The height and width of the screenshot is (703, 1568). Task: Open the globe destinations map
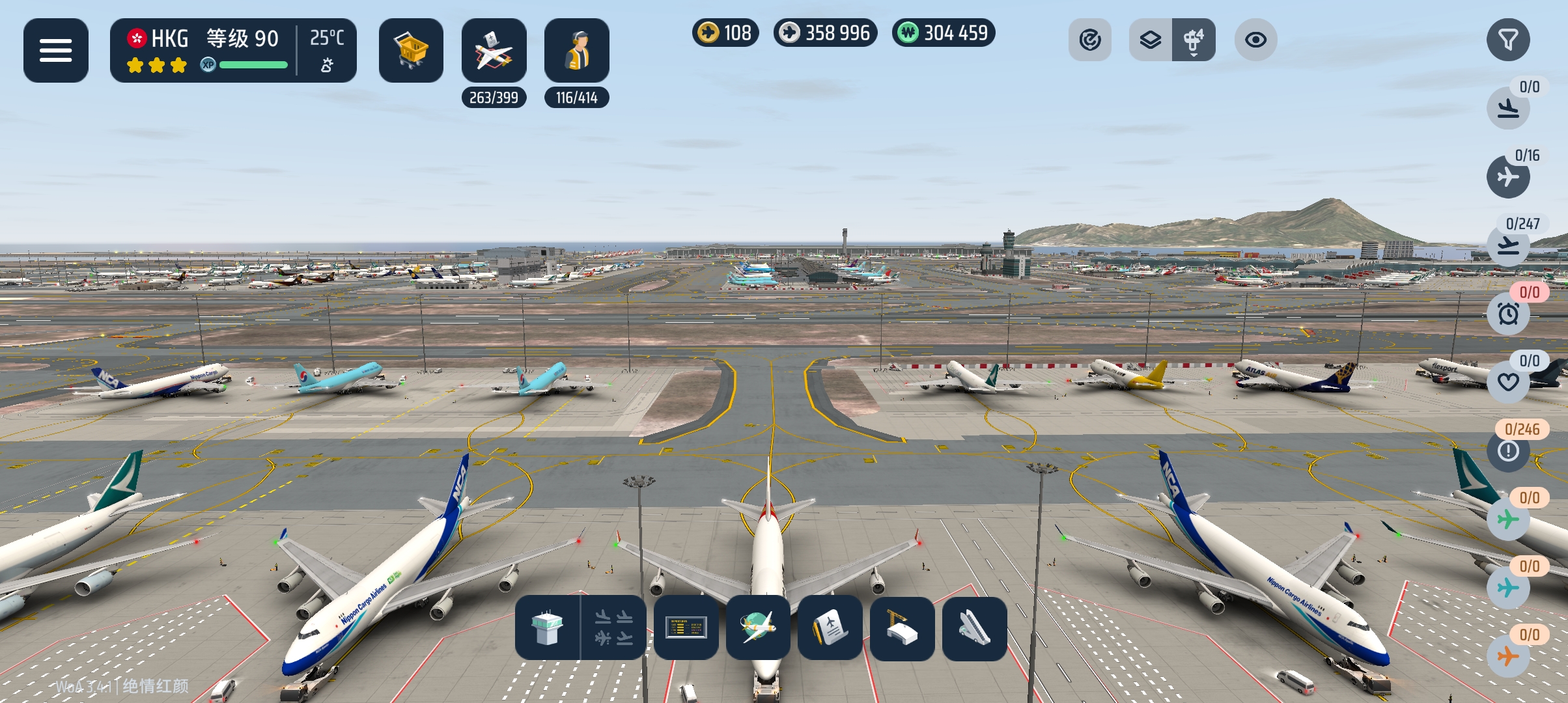pyautogui.click(x=758, y=628)
